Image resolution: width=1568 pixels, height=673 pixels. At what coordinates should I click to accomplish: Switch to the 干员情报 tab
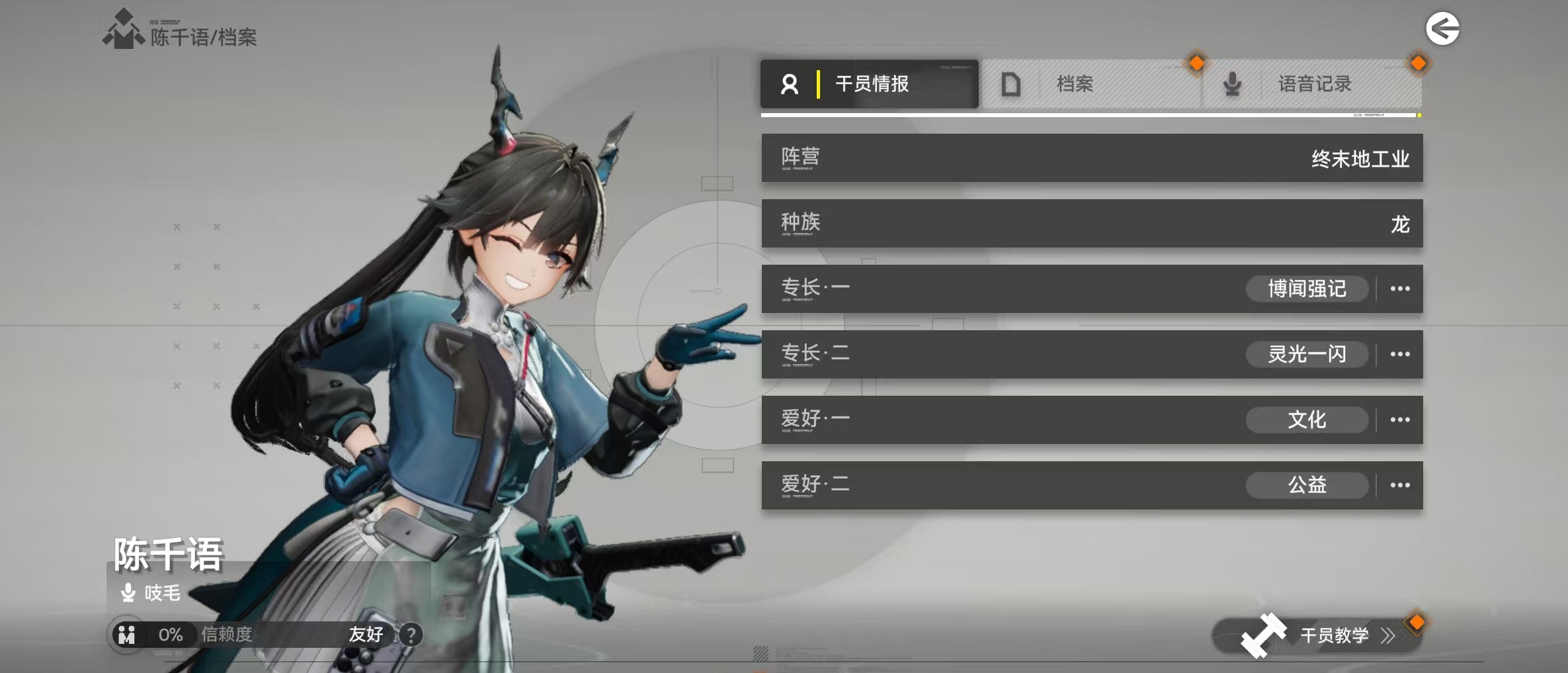[x=869, y=84]
